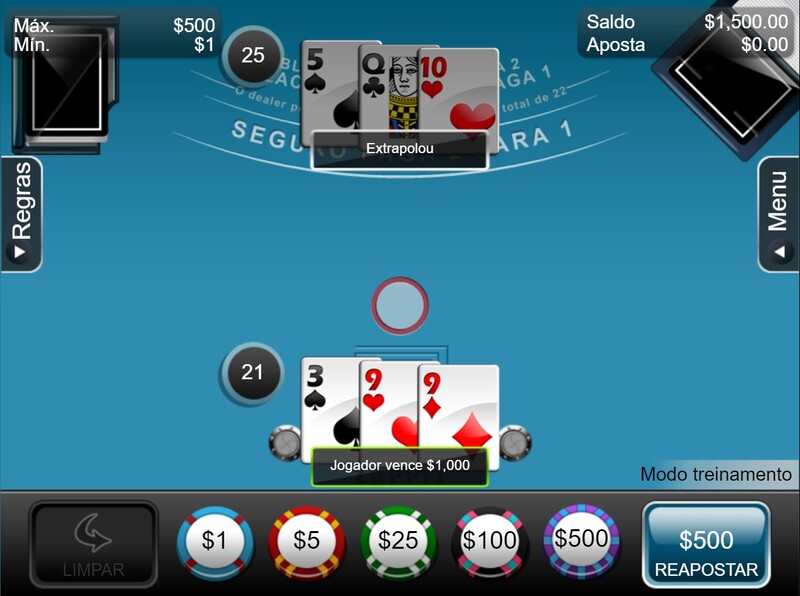
Task: Choose the red $5 chip
Action: click(306, 542)
